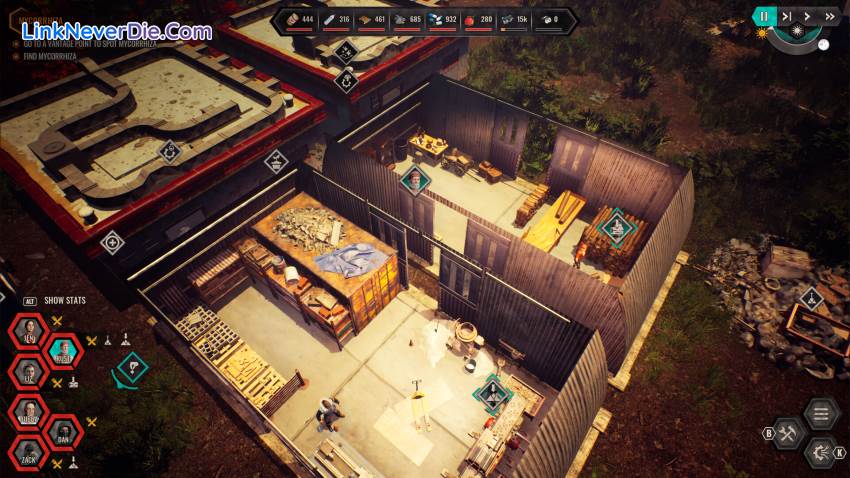Click the teal diamond marker near the workbench
This screenshot has height=478, width=850.
pos(491,393)
